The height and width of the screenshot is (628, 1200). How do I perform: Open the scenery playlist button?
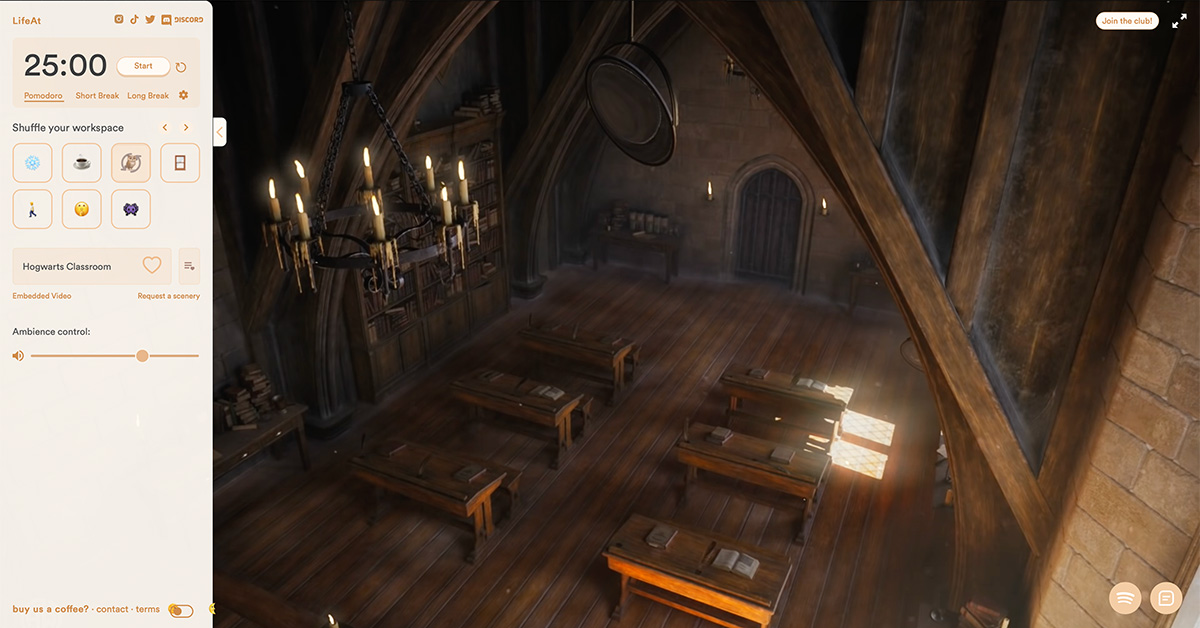(x=189, y=266)
